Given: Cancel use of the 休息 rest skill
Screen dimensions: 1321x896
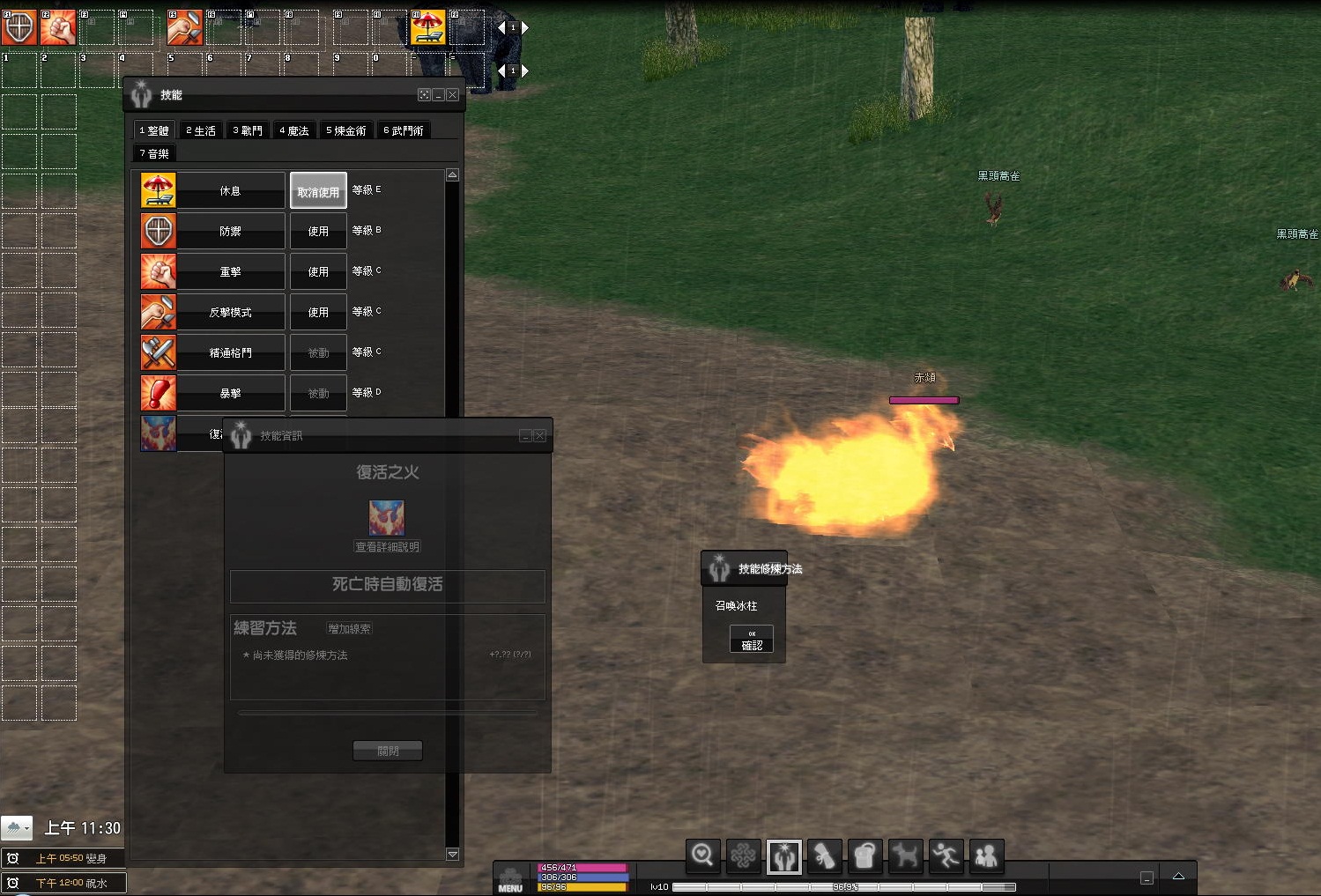Looking at the screenshot, I should pos(318,191).
